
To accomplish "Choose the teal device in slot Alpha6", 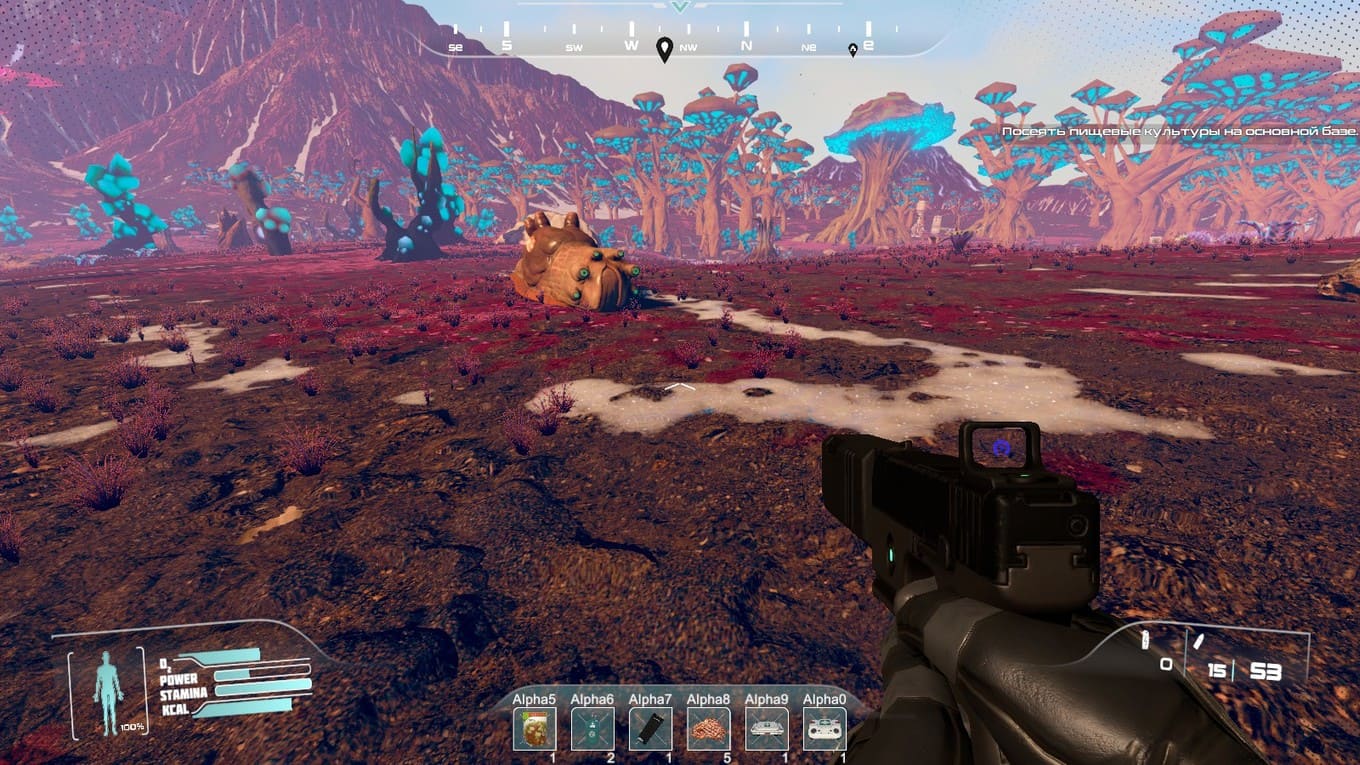I will tap(592, 729).
